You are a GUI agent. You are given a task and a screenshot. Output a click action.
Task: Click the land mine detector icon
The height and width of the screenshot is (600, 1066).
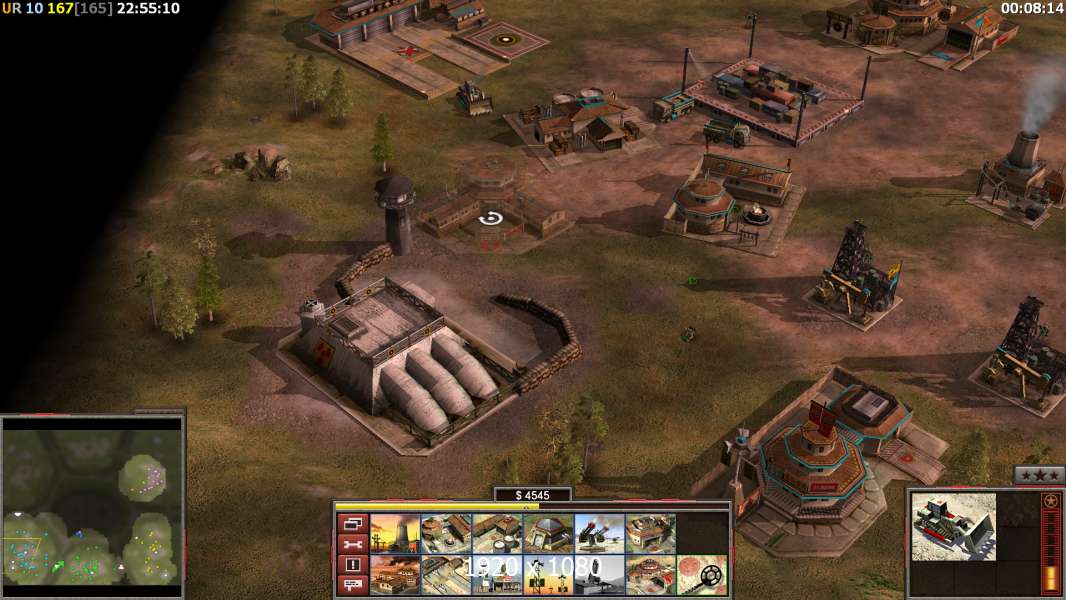coord(701,575)
